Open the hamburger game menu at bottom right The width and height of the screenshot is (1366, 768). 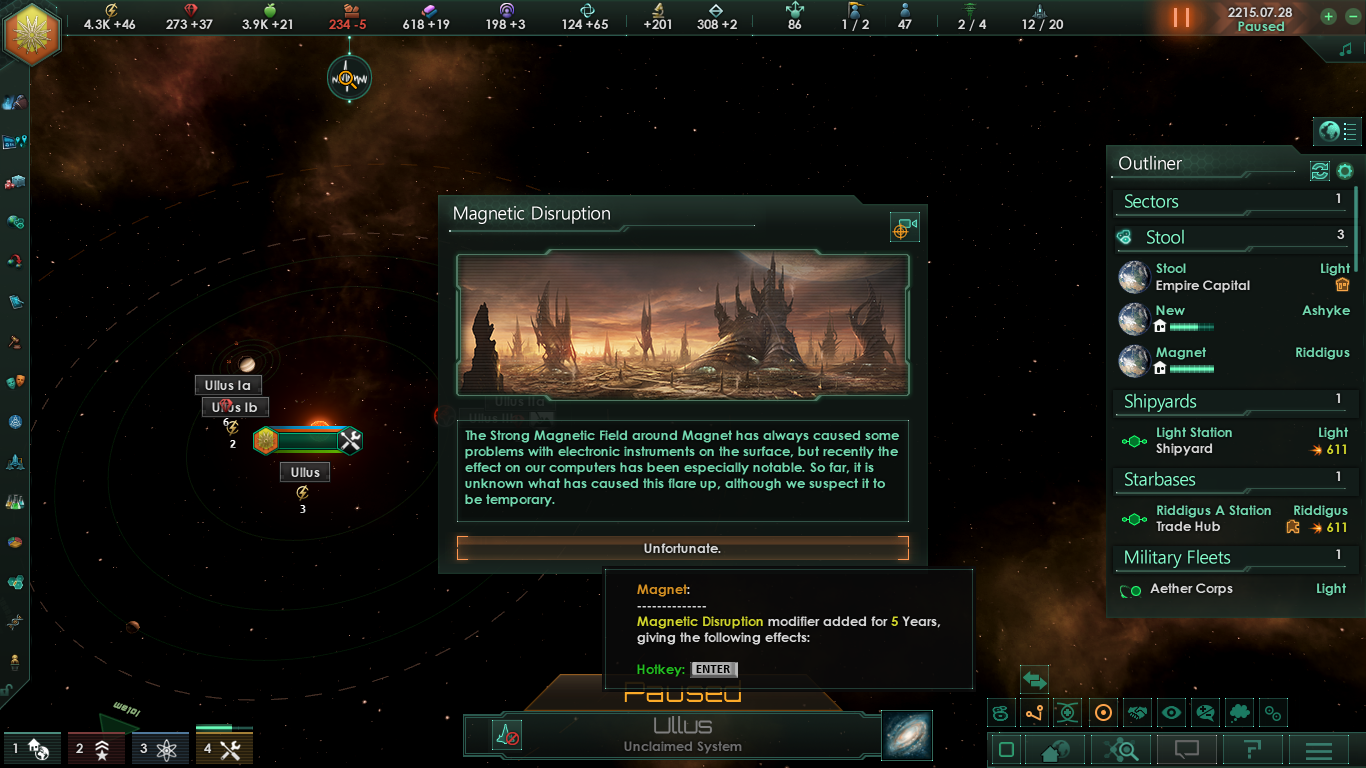[1319, 750]
